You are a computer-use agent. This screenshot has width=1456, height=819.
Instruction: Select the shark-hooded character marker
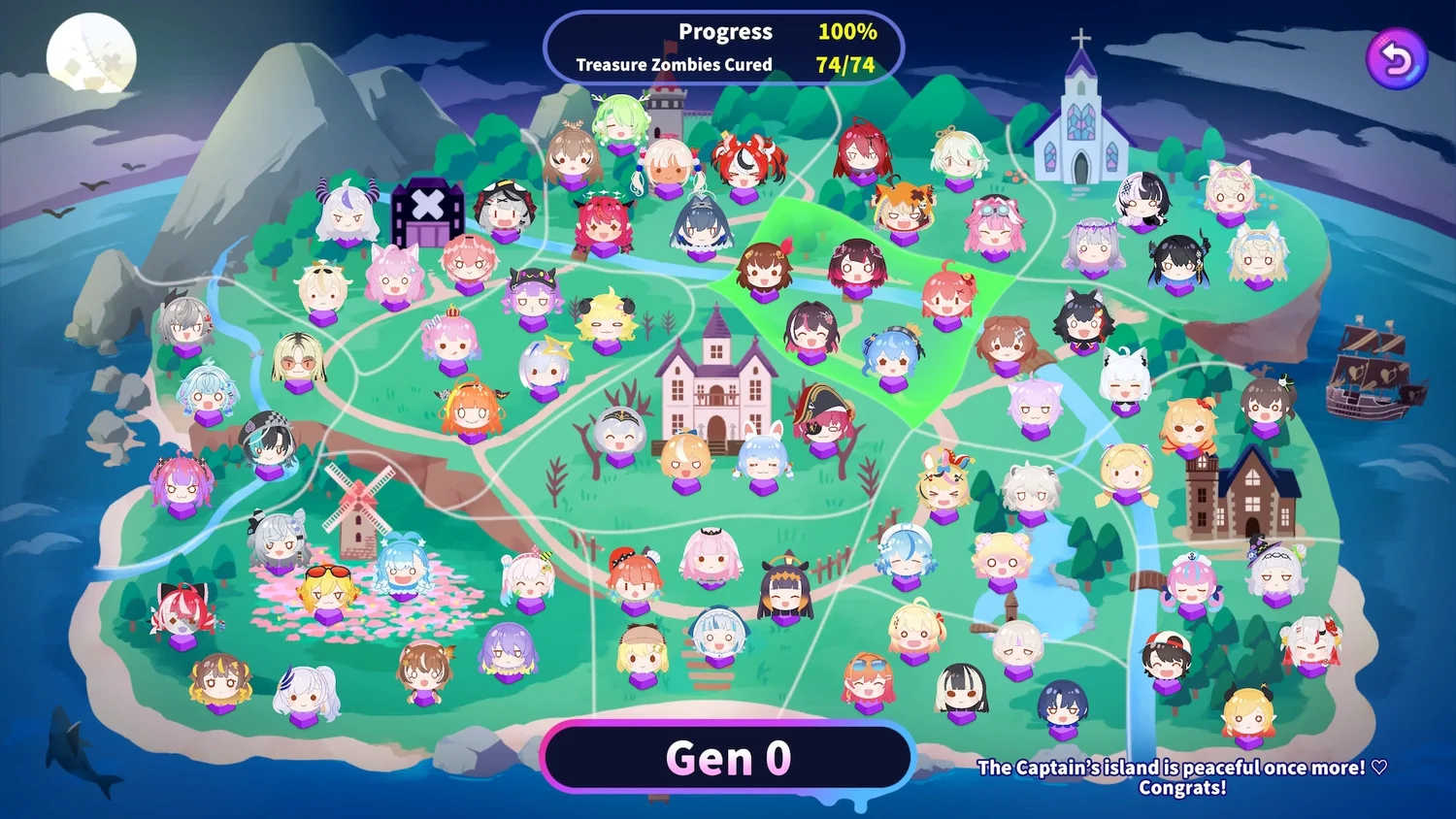pos(718,636)
